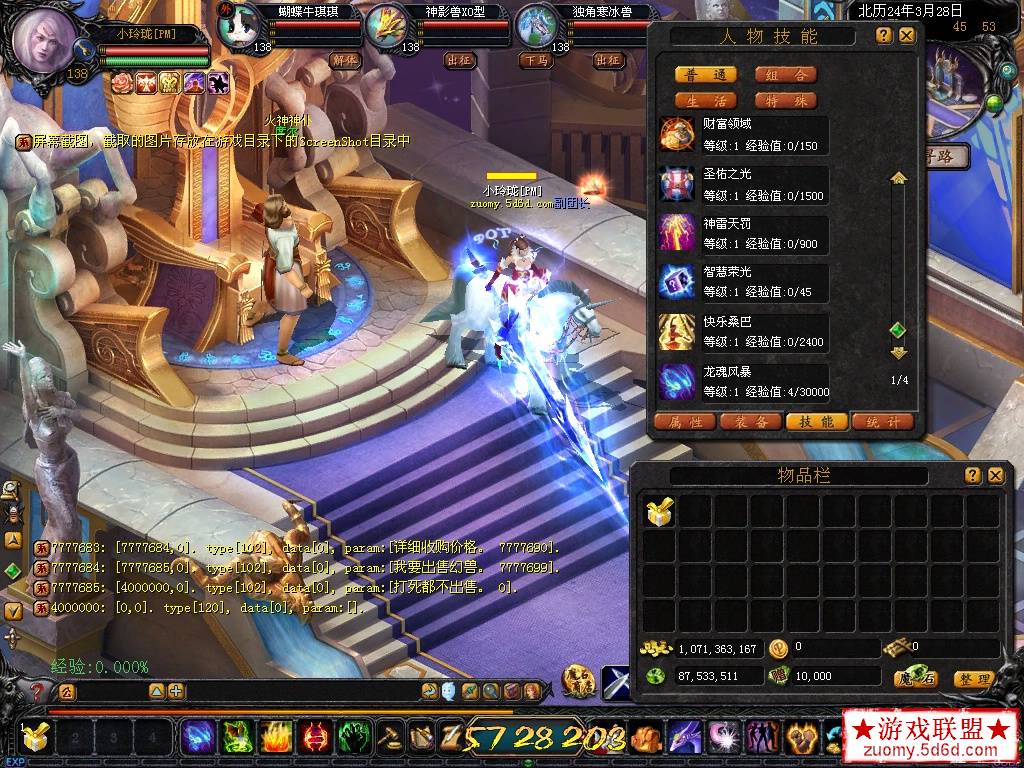This screenshot has height=768, width=1024.
Task: Open the 魔石 button in inventory
Action: 915,679
